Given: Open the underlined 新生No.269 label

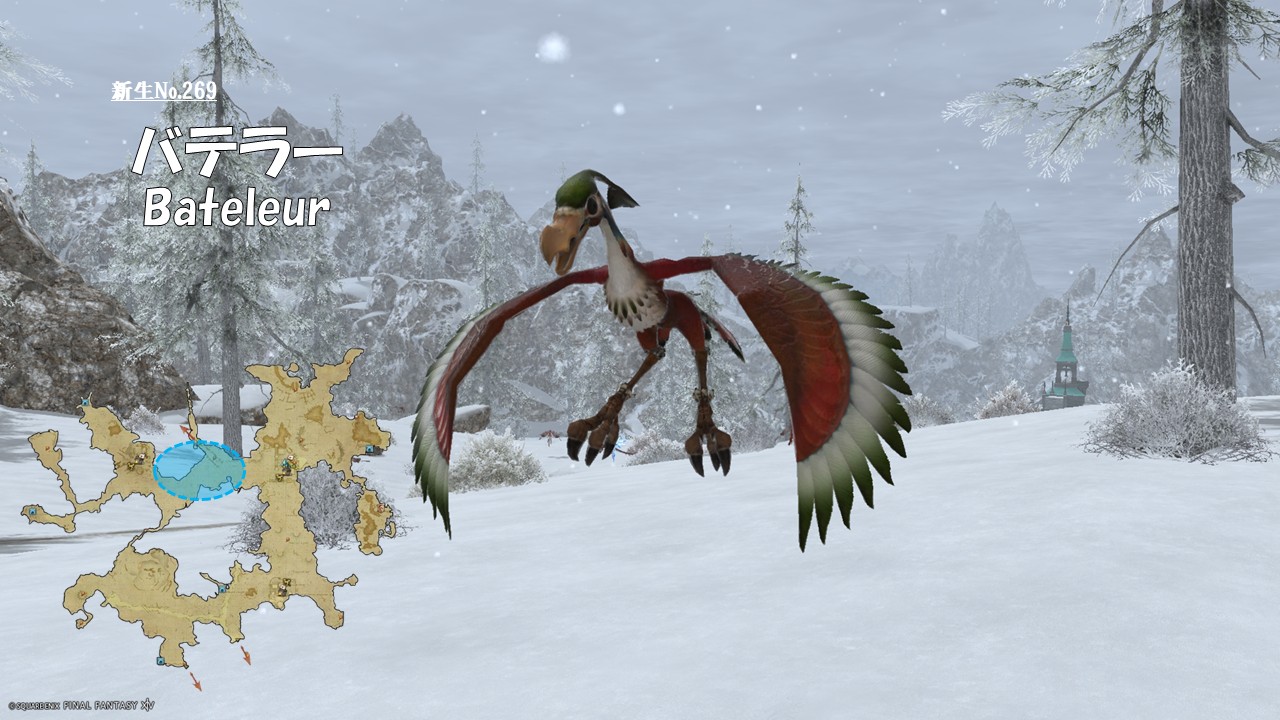Looking at the screenshot, I should point(164,91).
